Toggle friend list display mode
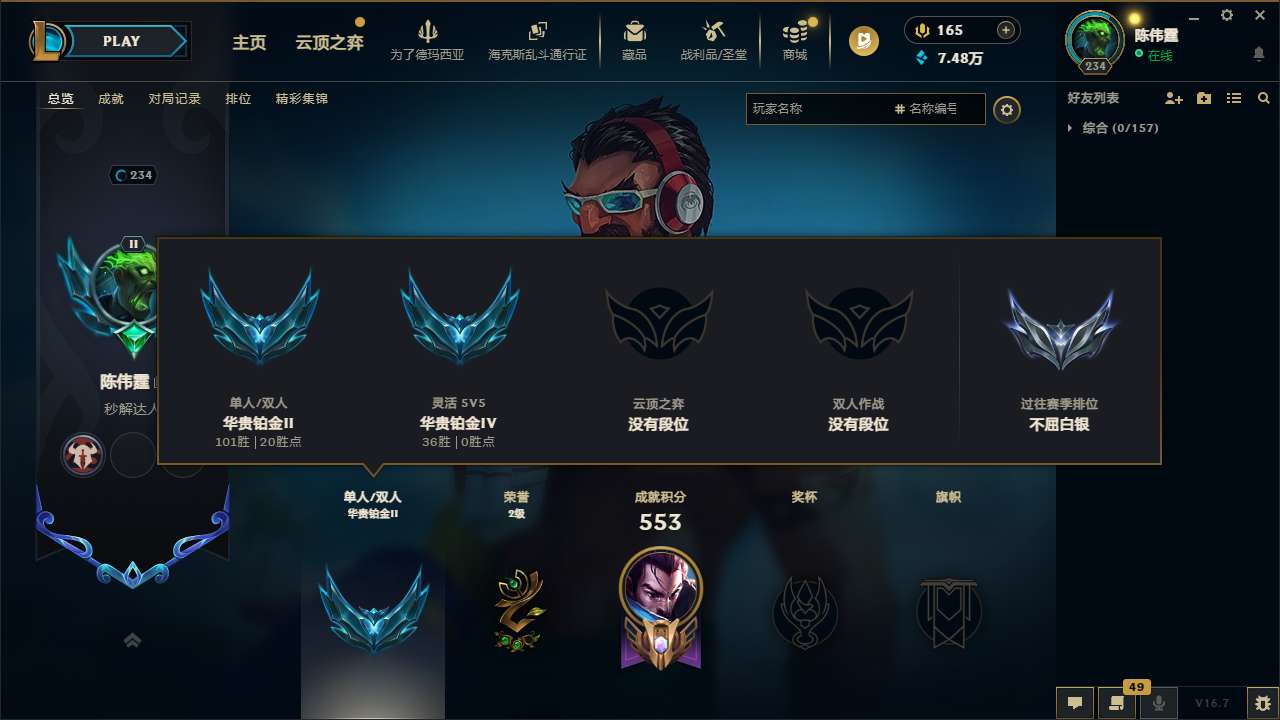1280x720 pixels. point(1233,98)
